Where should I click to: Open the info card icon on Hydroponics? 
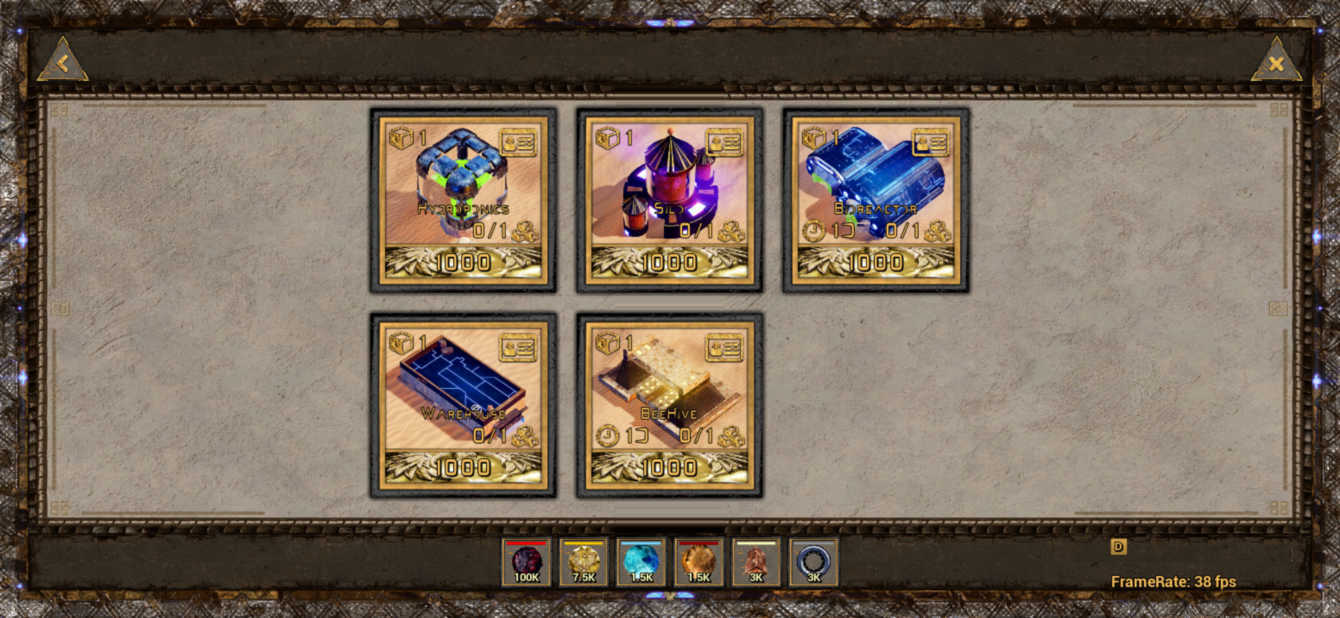[518, 142]
